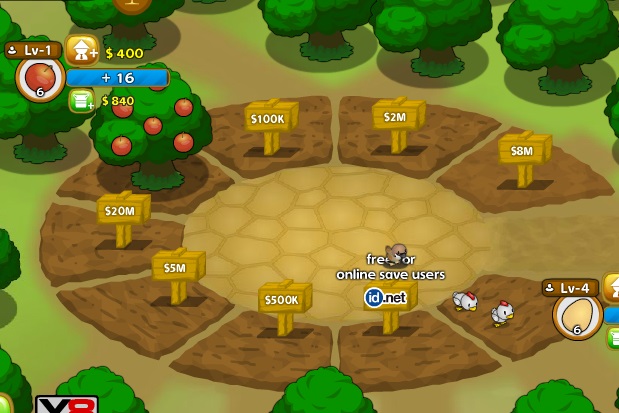Viewport: 619px width, 413px height.
Task: Purchase the $100K farm plot sign
Action: [x=269, y=119]
